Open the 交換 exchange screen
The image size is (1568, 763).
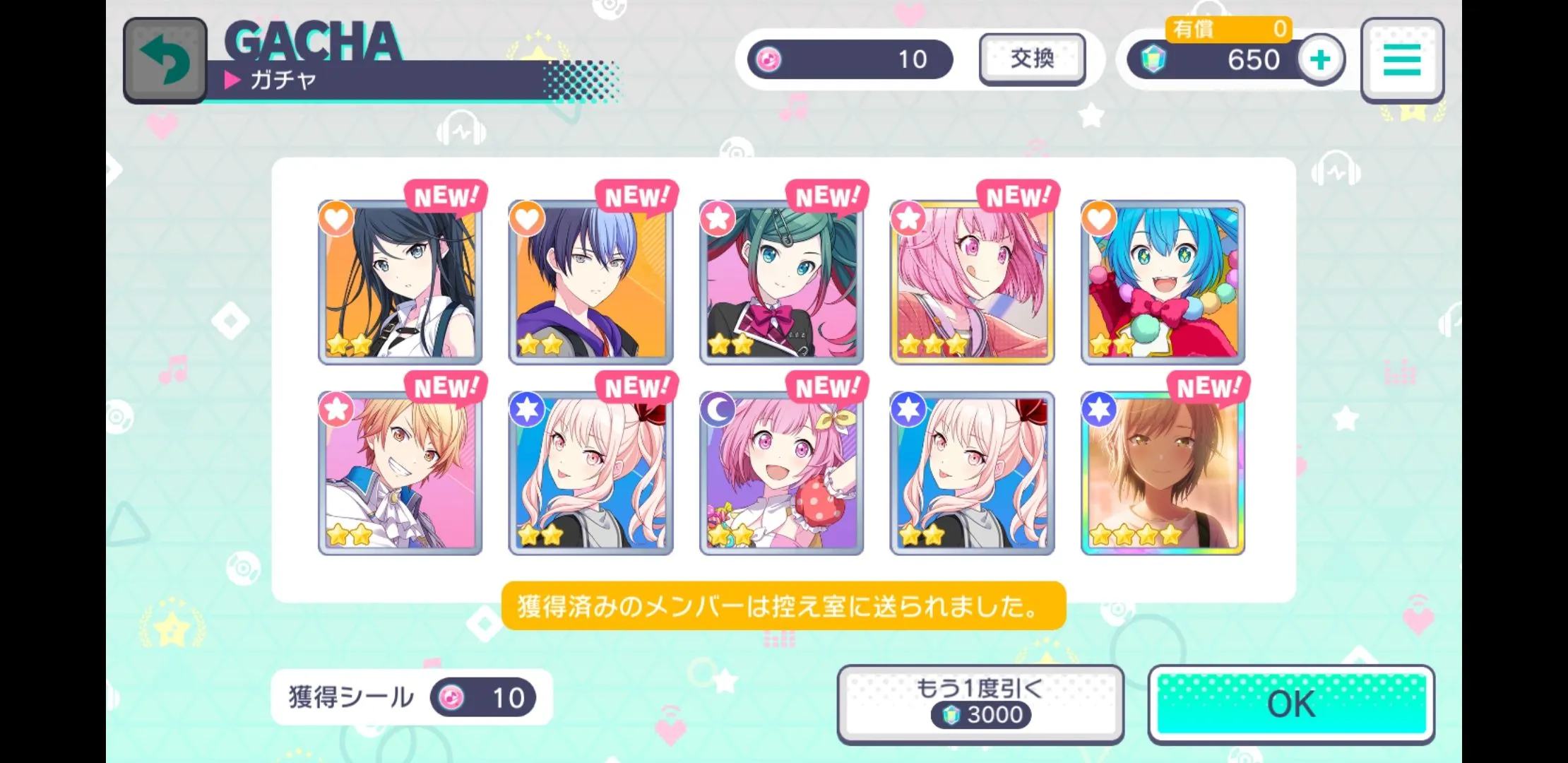coord(1032,59)
